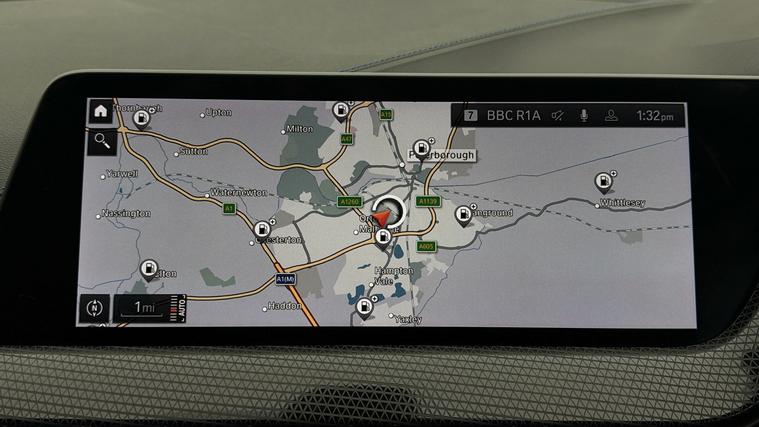Select the 1 mi map scale control
This screenshot has height=427, width=759.
point(145,307)
